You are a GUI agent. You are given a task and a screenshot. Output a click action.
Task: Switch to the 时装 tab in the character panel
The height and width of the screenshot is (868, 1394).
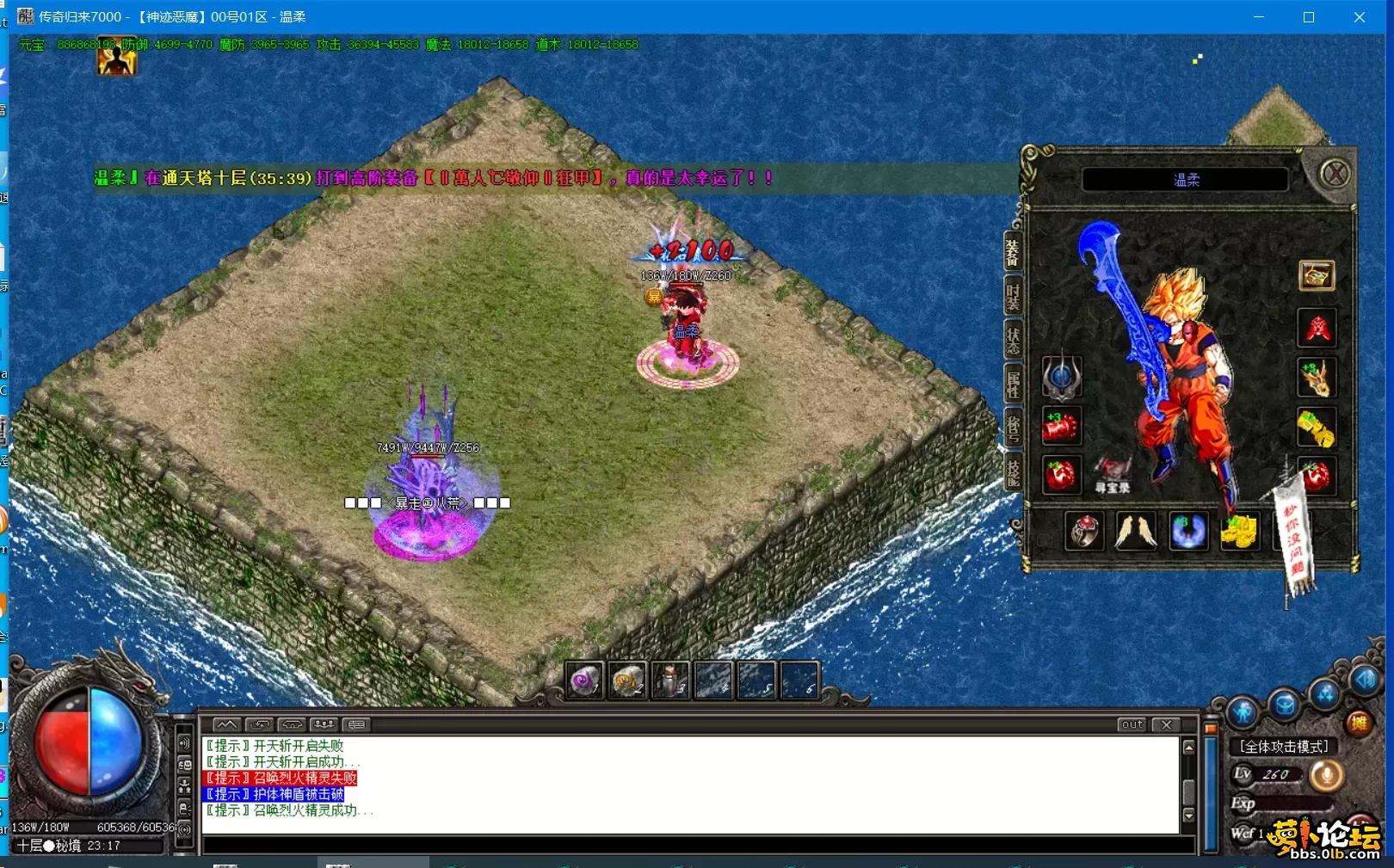(x=1014, y=295)
